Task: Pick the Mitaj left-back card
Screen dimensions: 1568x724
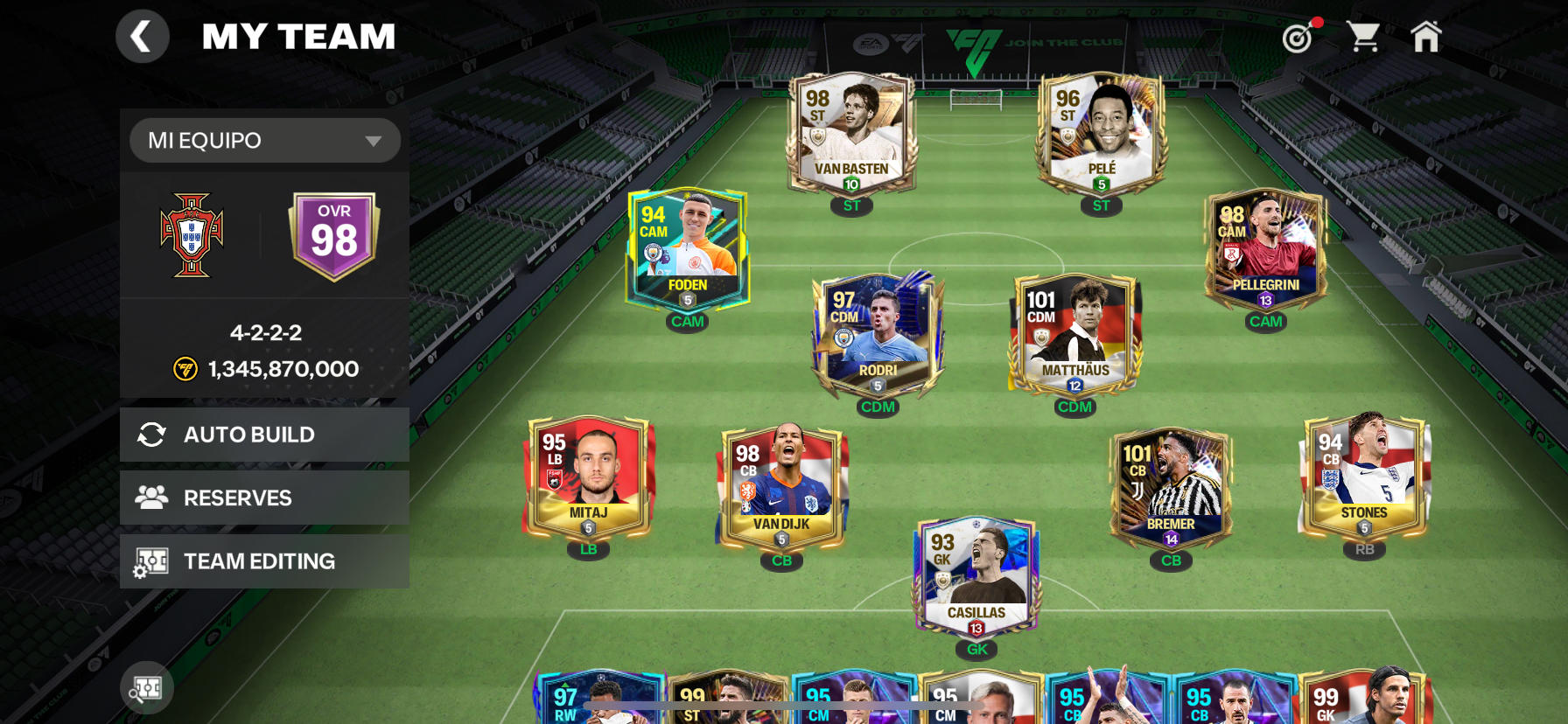Action: (x=588, y=477)
